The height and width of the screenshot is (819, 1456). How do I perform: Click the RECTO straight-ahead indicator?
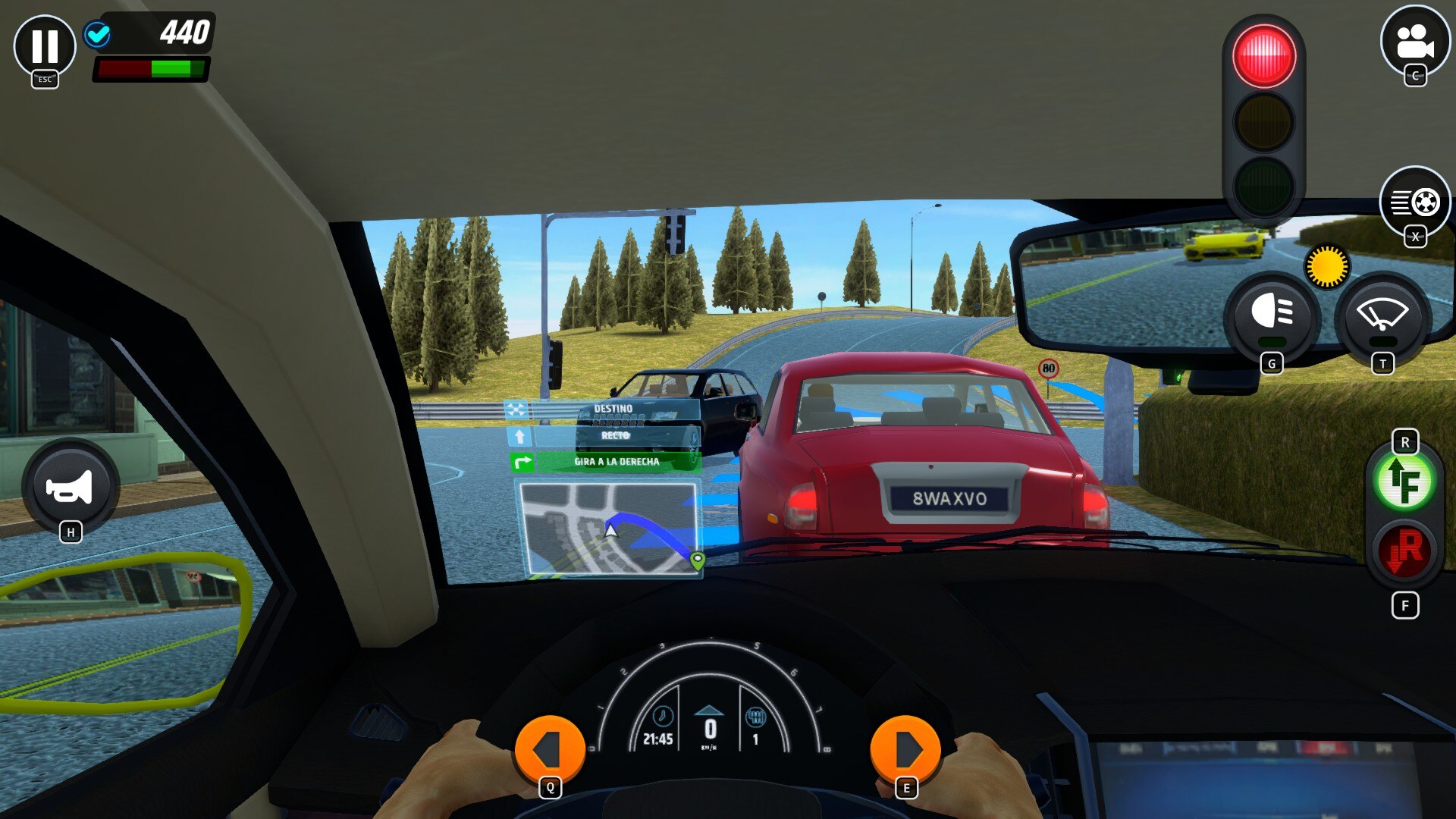[x=613, y=434]
